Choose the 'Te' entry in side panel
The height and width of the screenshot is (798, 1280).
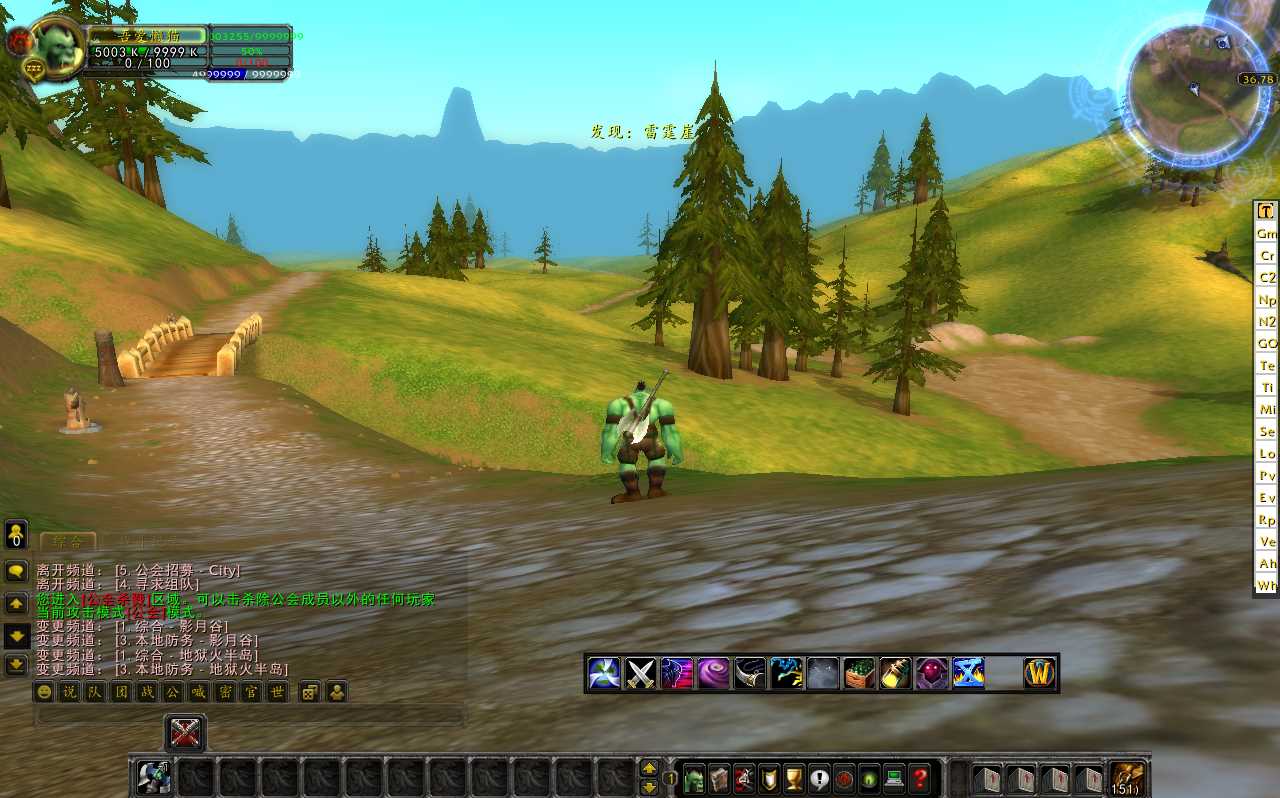[1267, 365]
